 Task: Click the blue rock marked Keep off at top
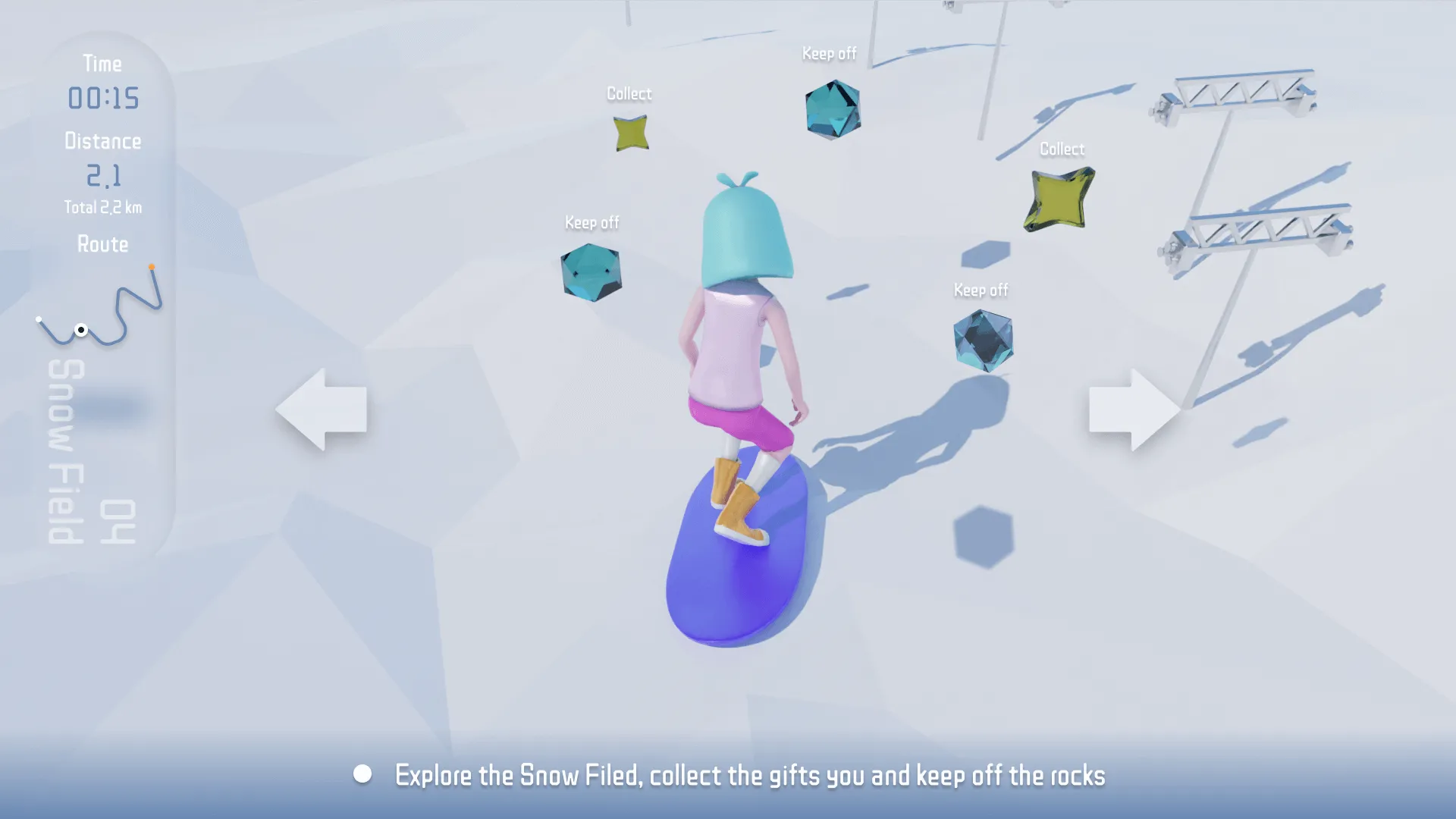(x=832, y=108)
